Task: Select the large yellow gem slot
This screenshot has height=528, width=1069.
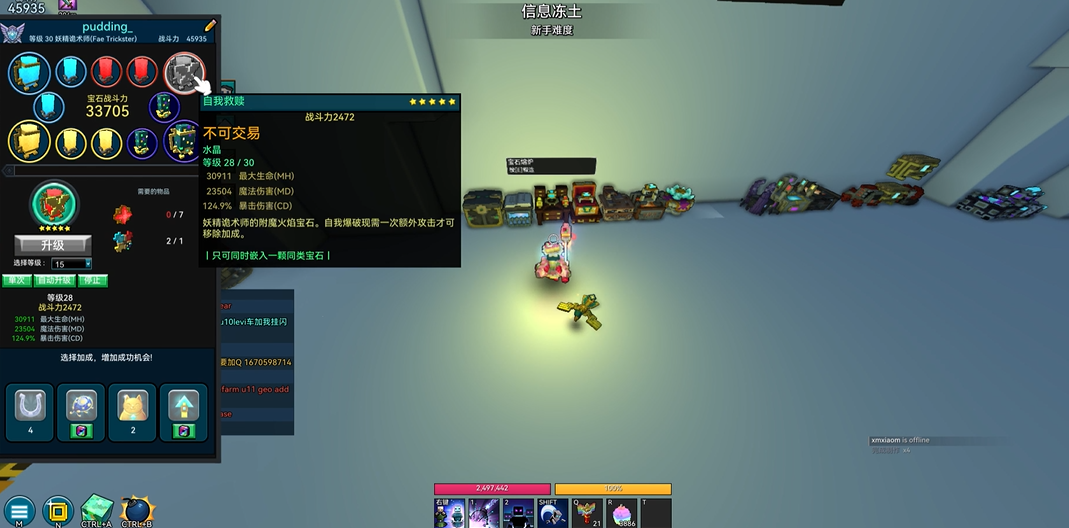Action: [x=29, y=142]
